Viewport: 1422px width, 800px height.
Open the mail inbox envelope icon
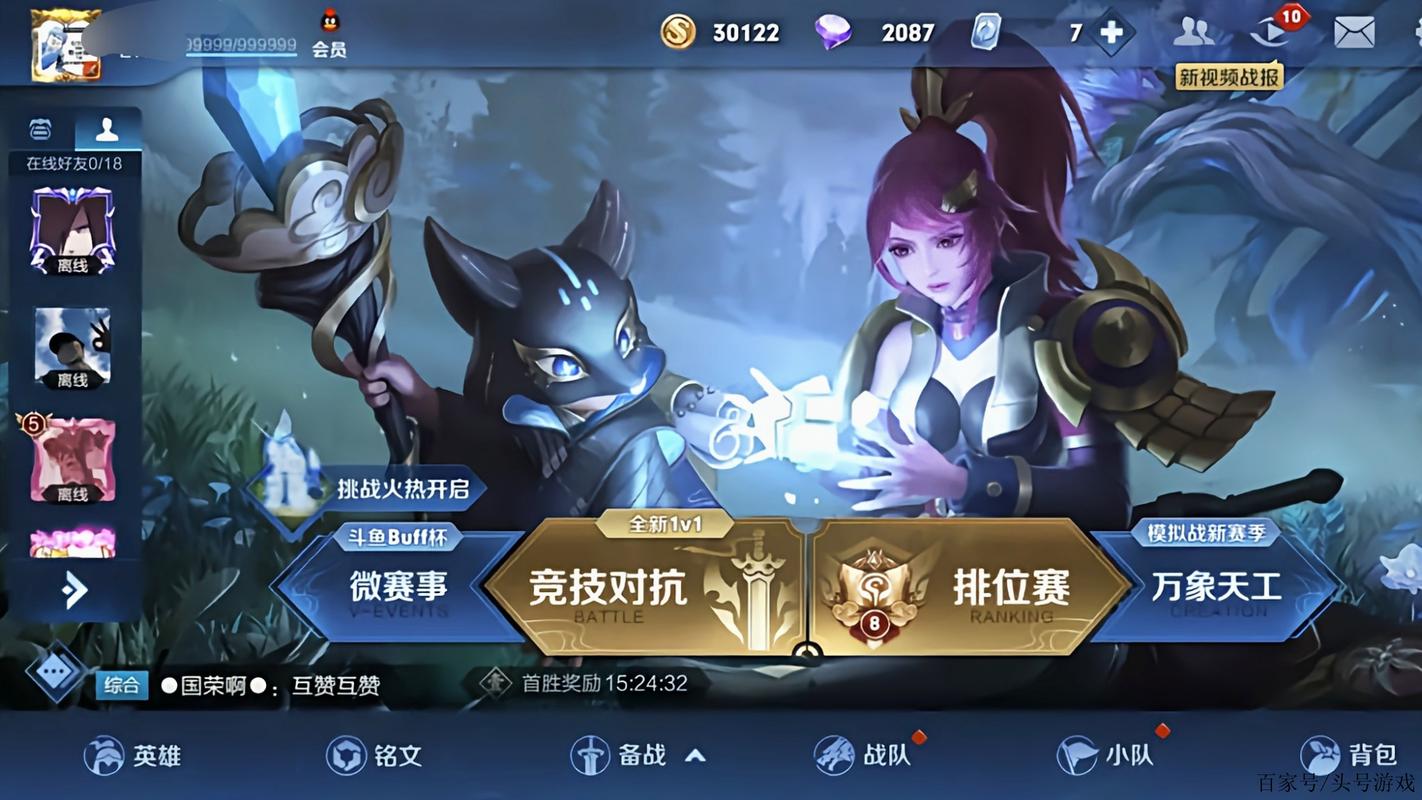[1355, 33]
